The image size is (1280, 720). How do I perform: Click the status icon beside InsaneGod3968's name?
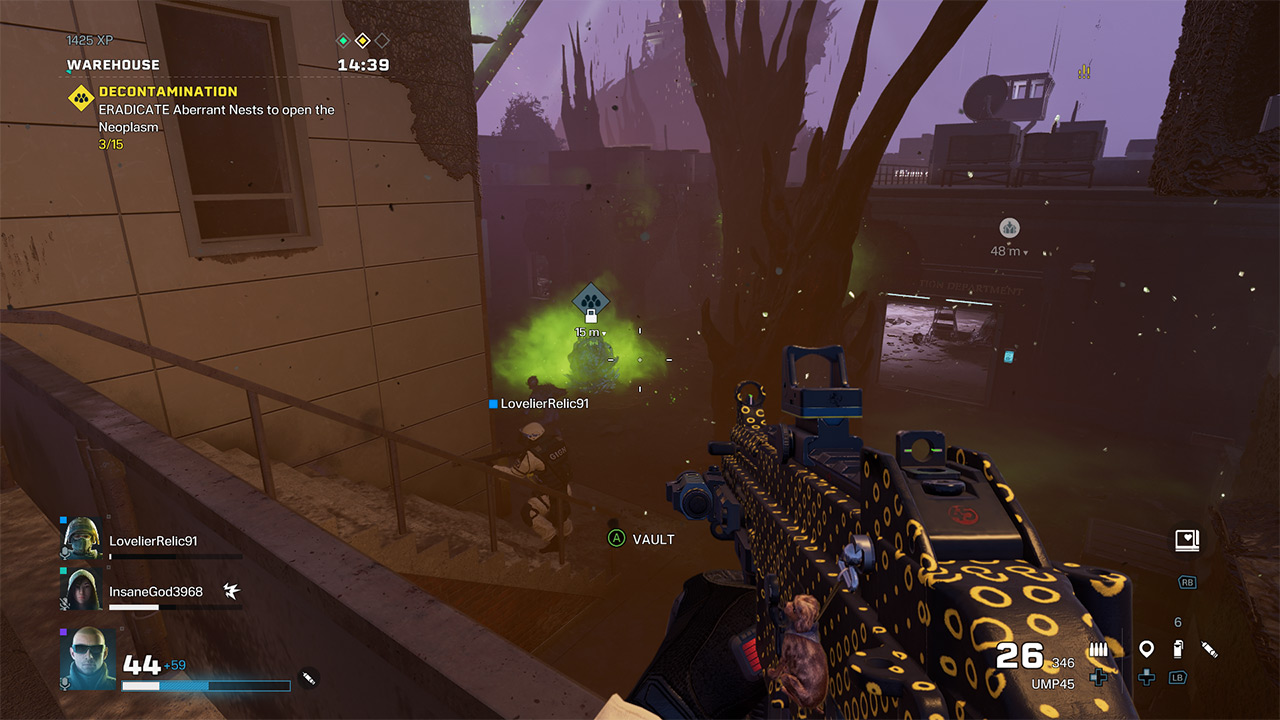[x=231, y=591]
